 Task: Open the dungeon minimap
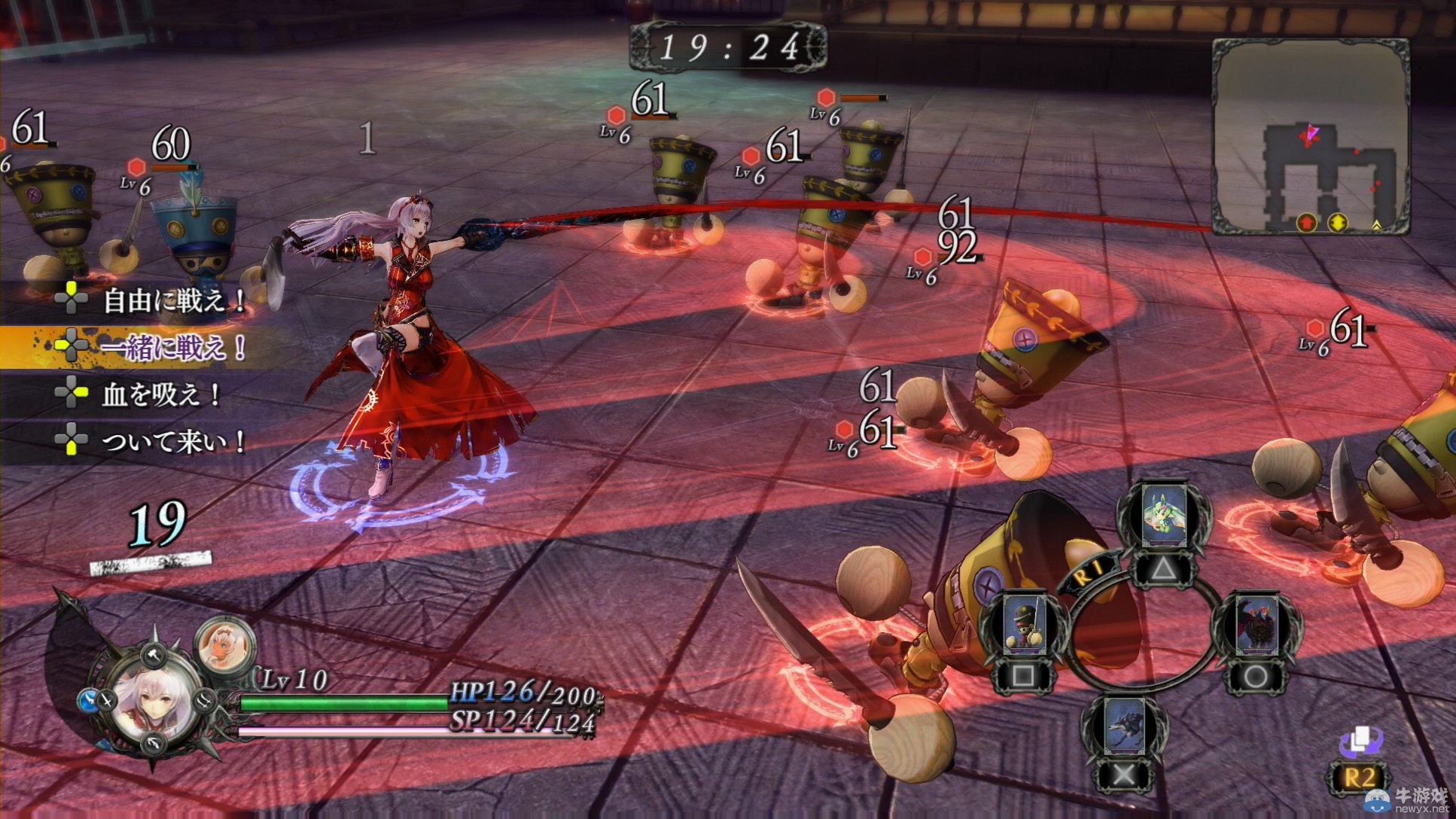tap(1311, 135)
